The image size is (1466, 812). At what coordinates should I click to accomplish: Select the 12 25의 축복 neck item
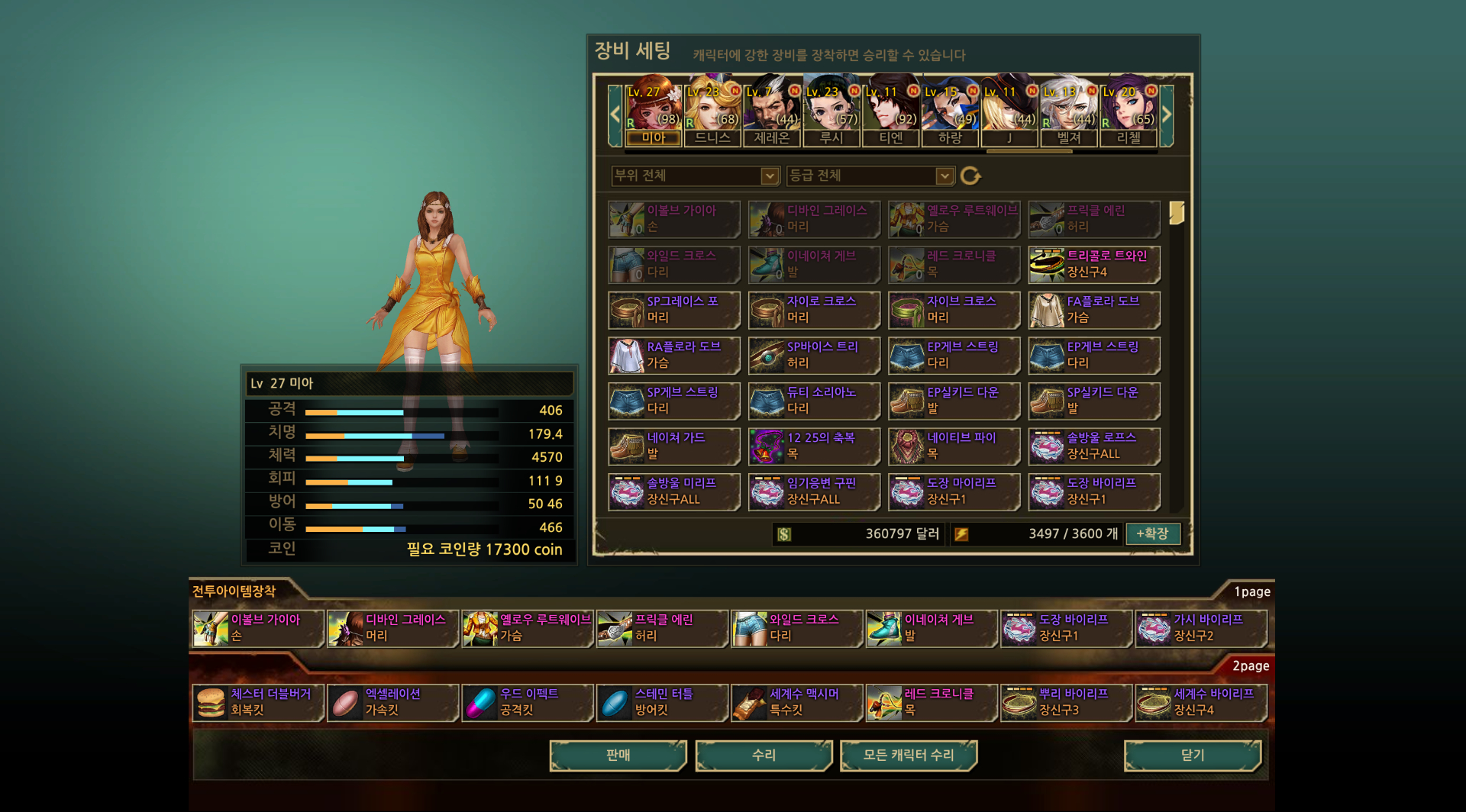[x=814, y=446]
